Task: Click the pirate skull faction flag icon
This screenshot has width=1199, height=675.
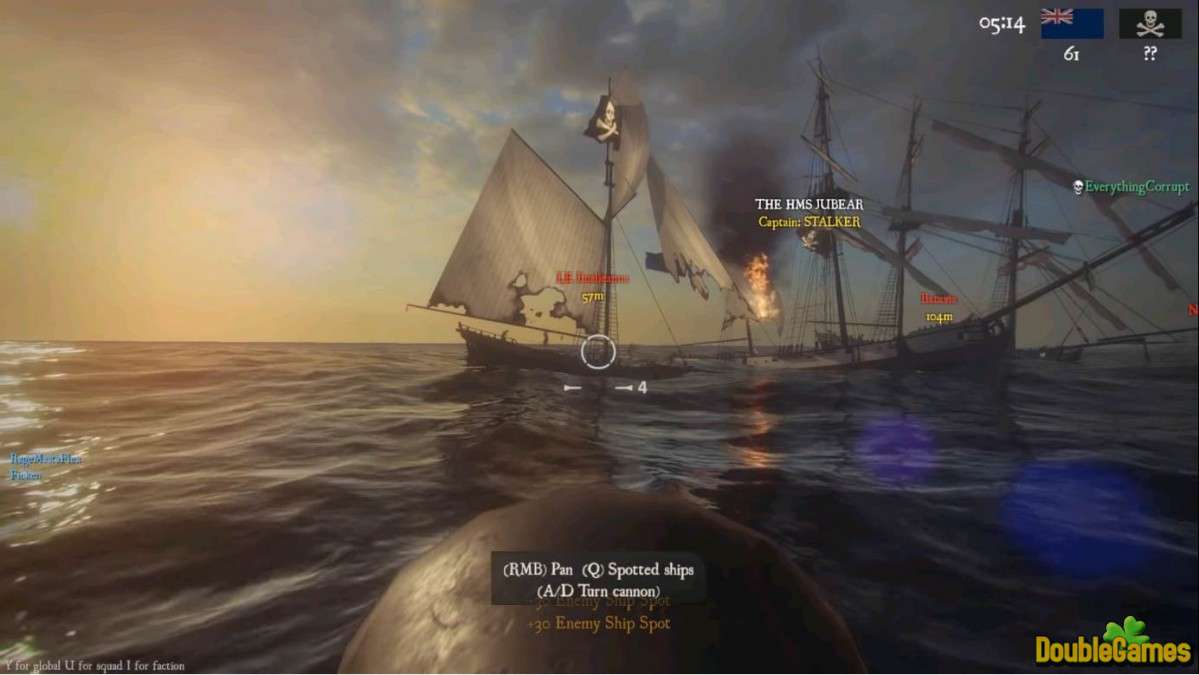Action: point(1150,23)
